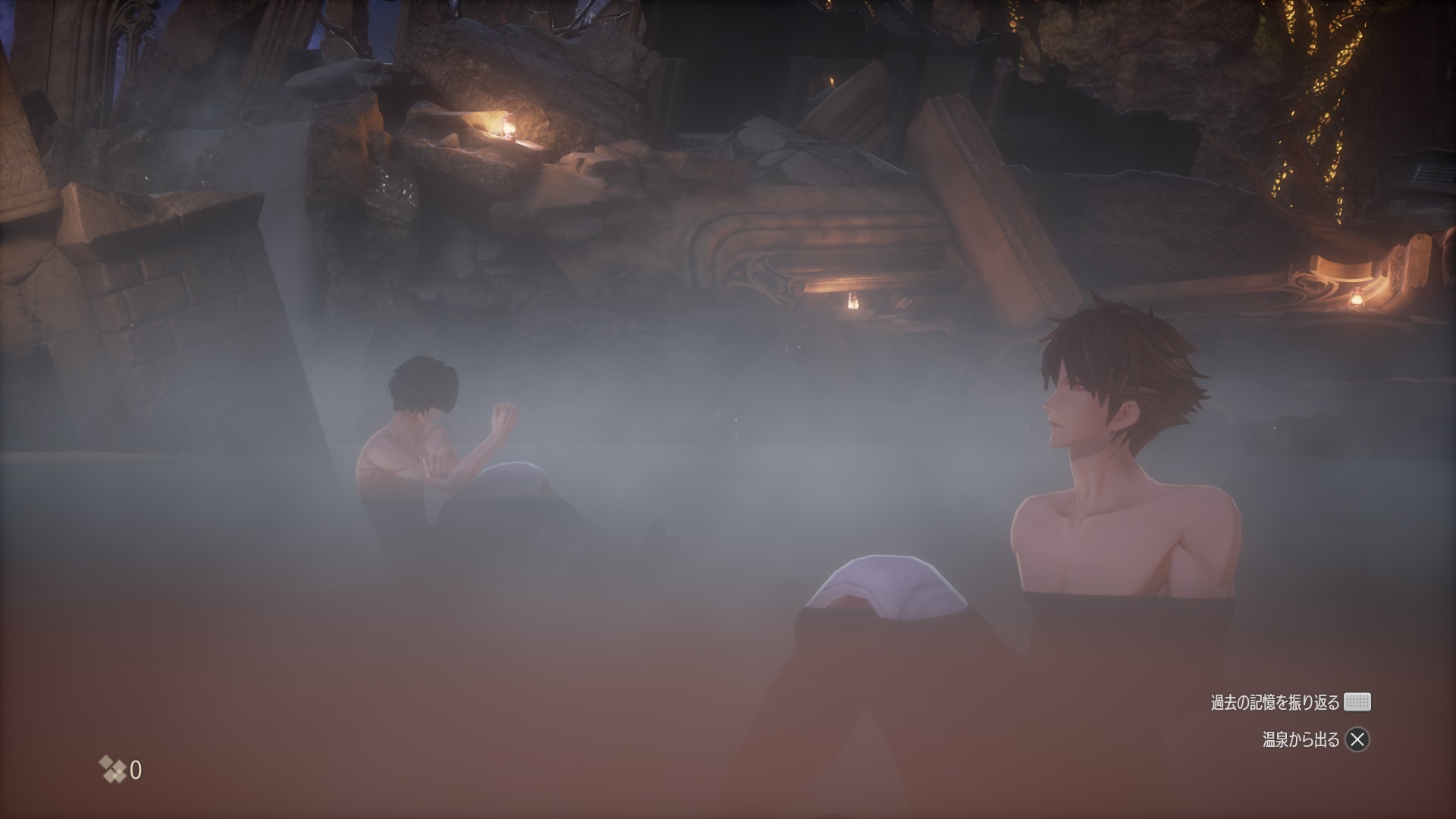Image resolution: width=1456 pixels, height=819 pixels.
Task: Select the brick wall structure on the left
Action: 174,303
